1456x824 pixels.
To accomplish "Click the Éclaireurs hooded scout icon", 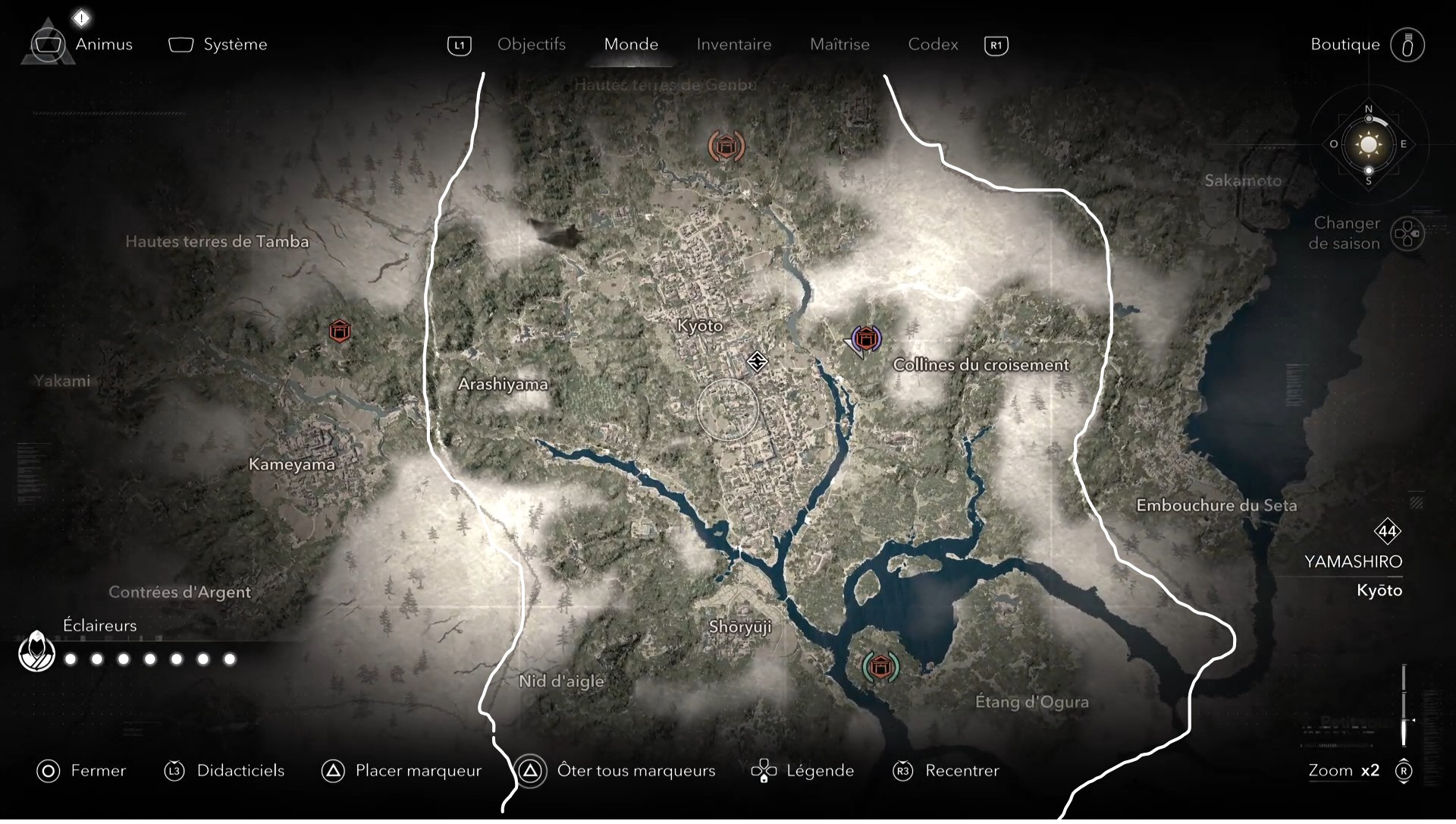I will pos(36,651).
